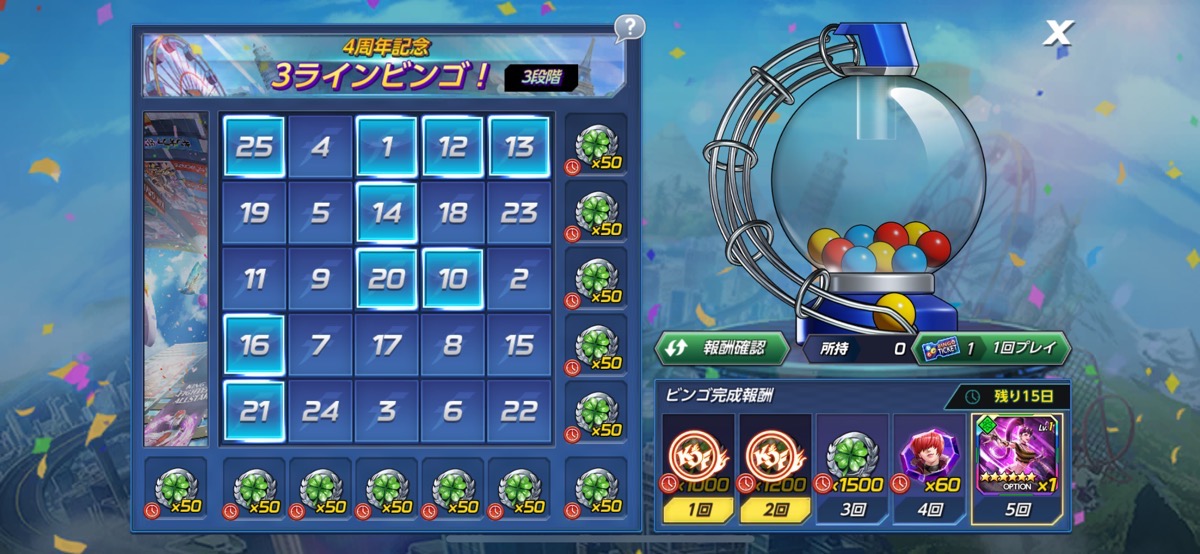Select bingo tile number 22
Screen dimensions: 1200x554
(x=519, y=411)
